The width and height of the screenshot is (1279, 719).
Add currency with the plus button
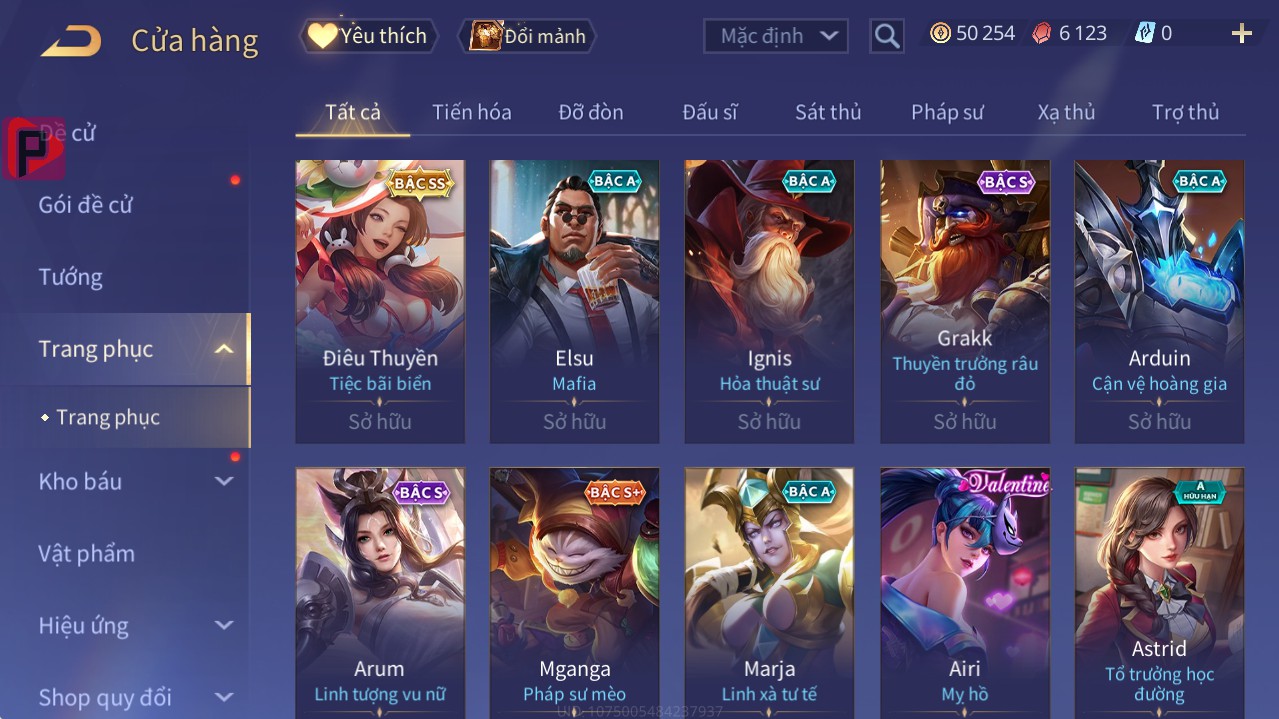point(1241,34)
